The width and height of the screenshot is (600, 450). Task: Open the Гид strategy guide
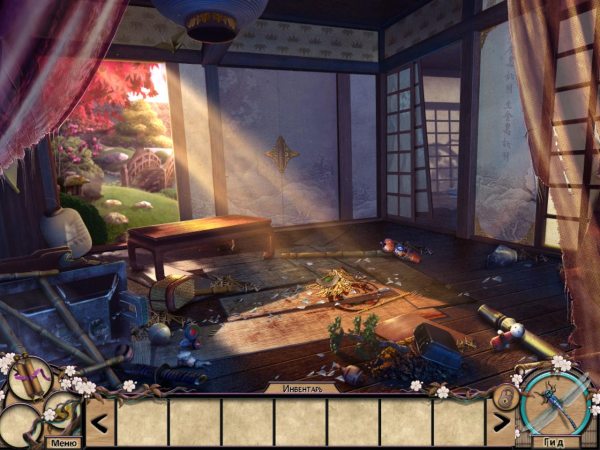tap(555, 441)
